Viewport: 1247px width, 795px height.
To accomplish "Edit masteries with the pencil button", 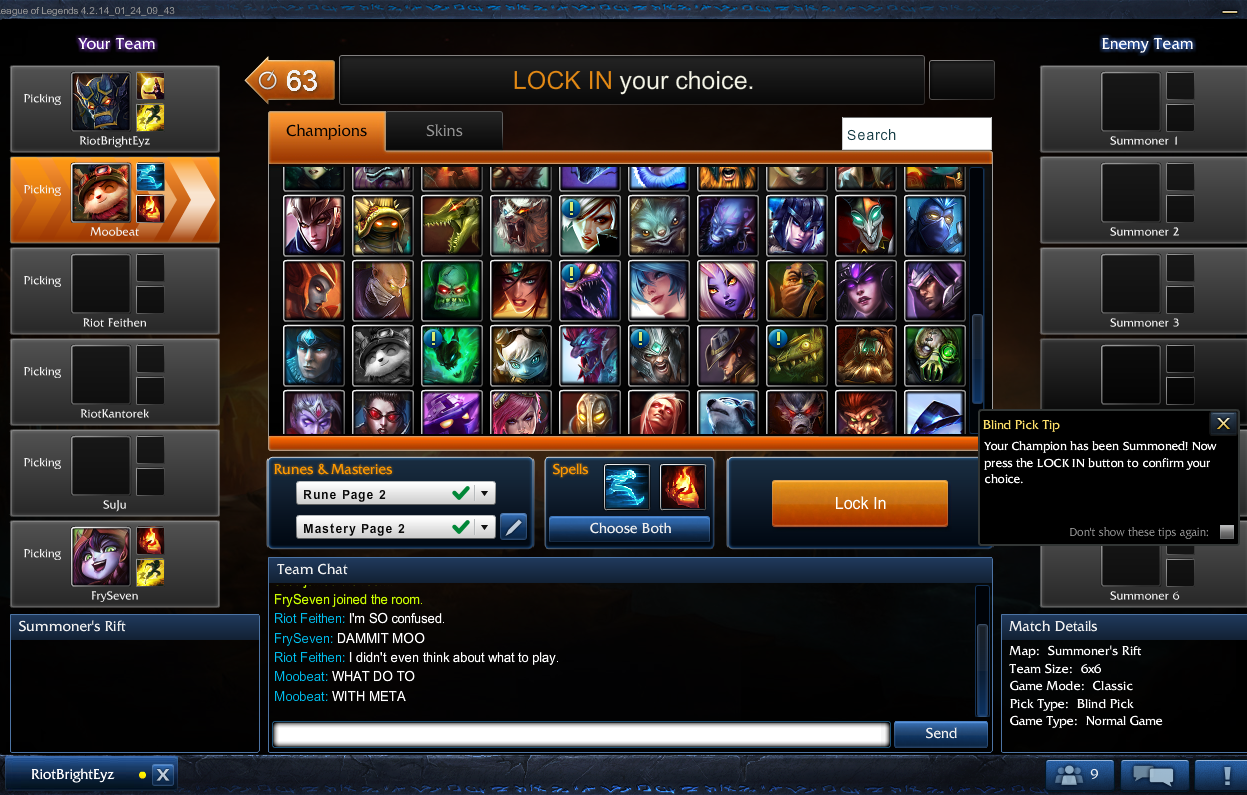I will [x=513, y=527].
